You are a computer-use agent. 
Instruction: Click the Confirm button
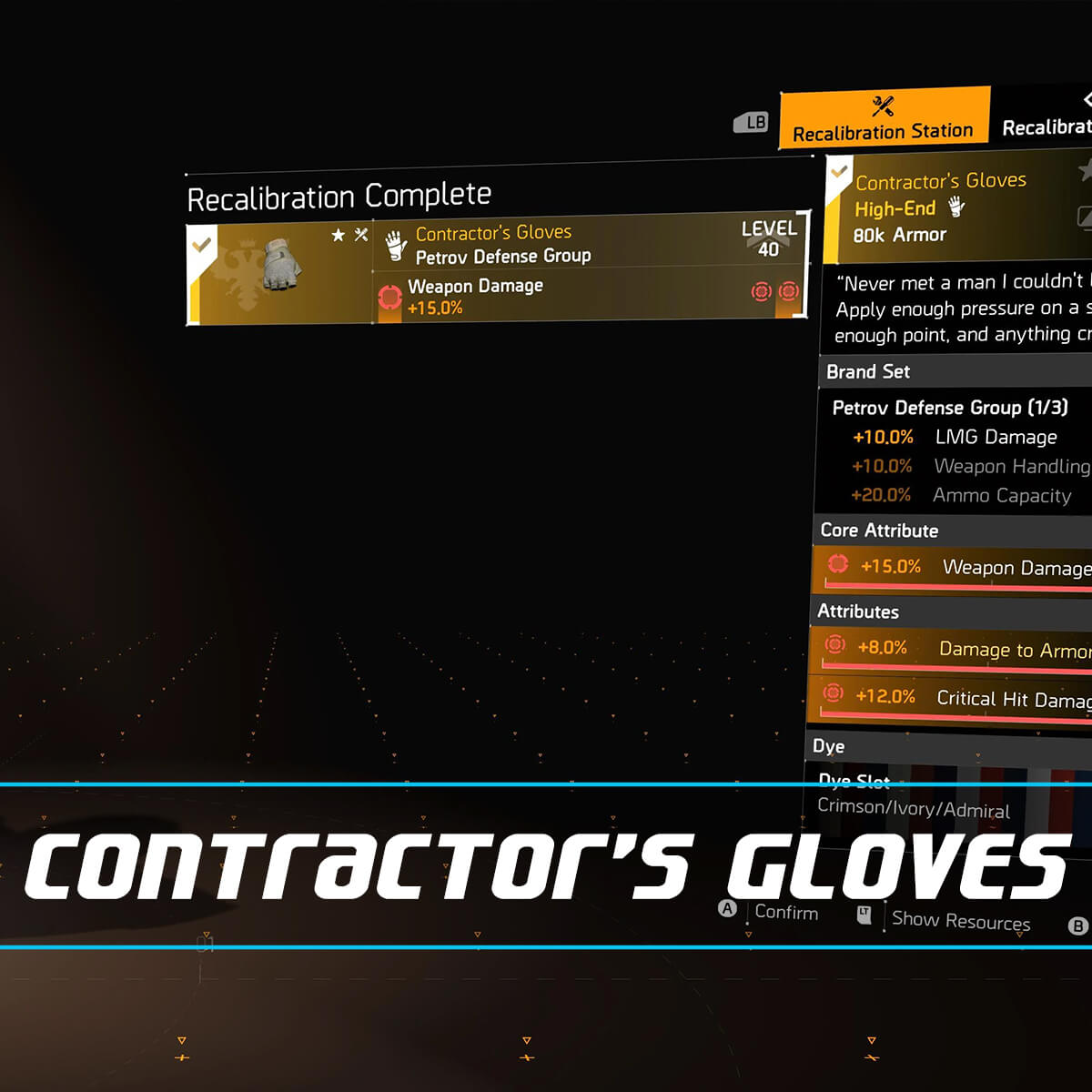click(x=785, y=913)
